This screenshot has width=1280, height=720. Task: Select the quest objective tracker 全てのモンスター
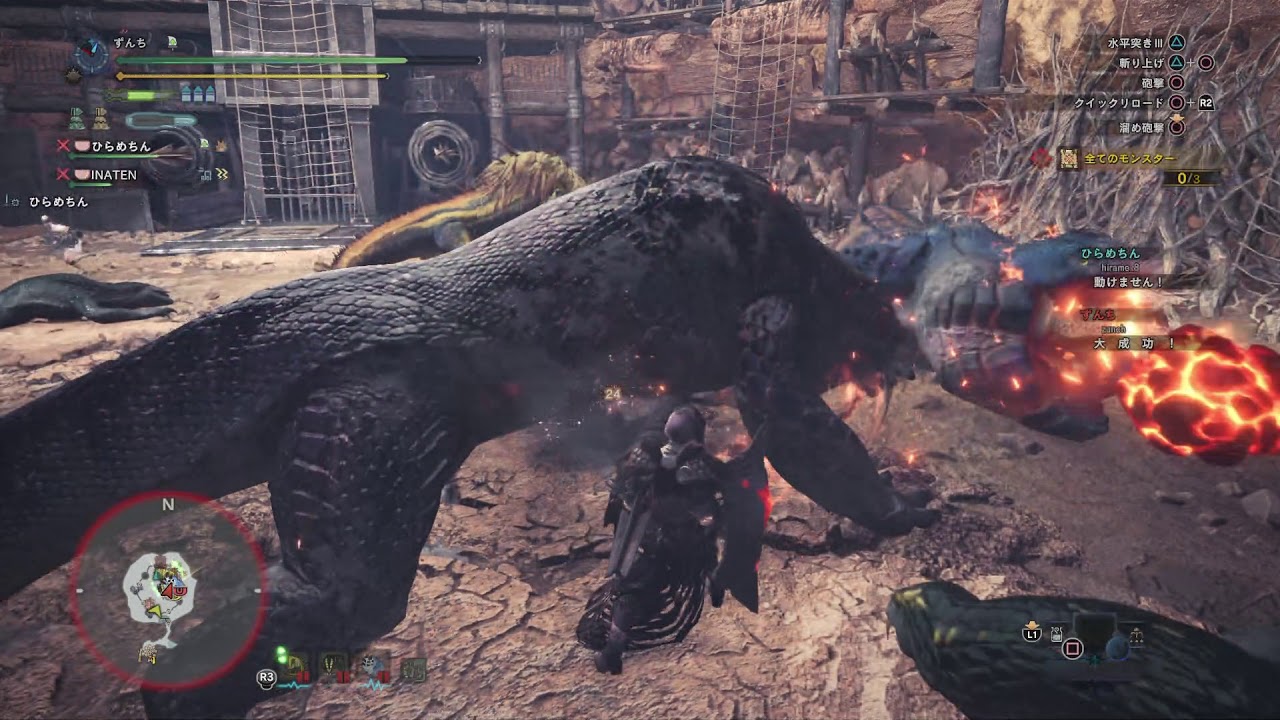pos(1128,158)
